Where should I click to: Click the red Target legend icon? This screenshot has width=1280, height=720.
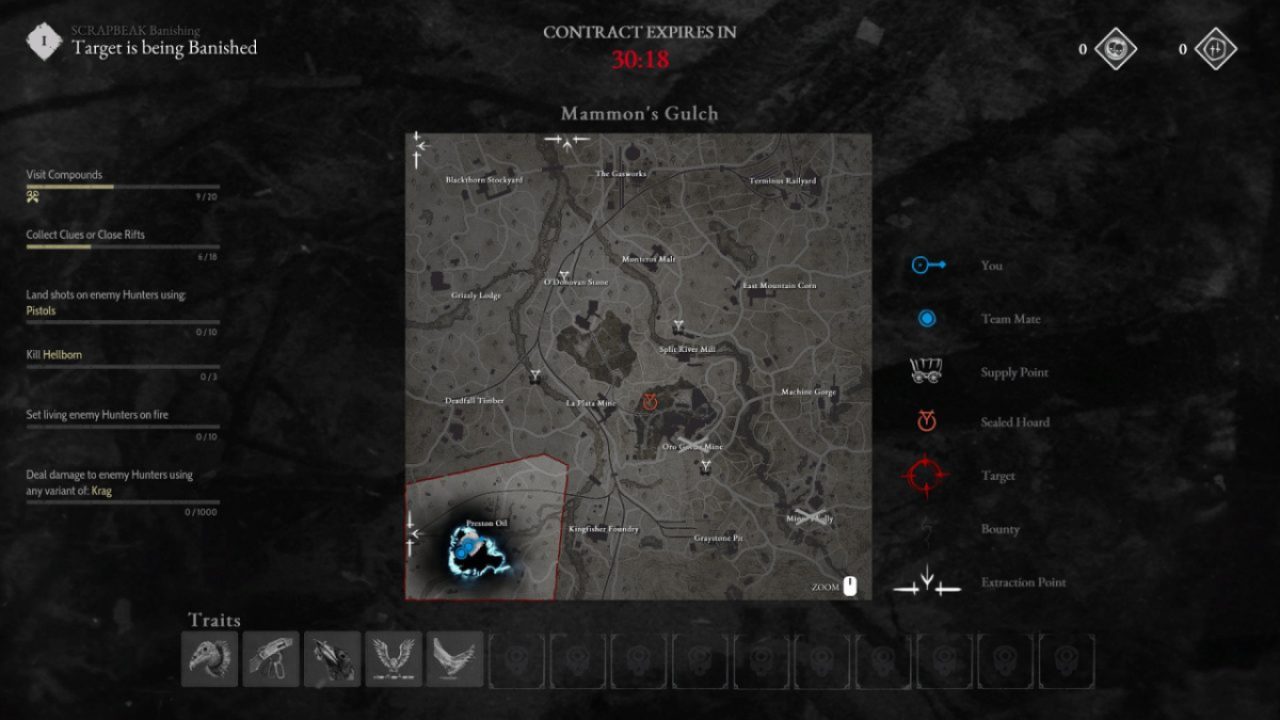pos(925,476)
